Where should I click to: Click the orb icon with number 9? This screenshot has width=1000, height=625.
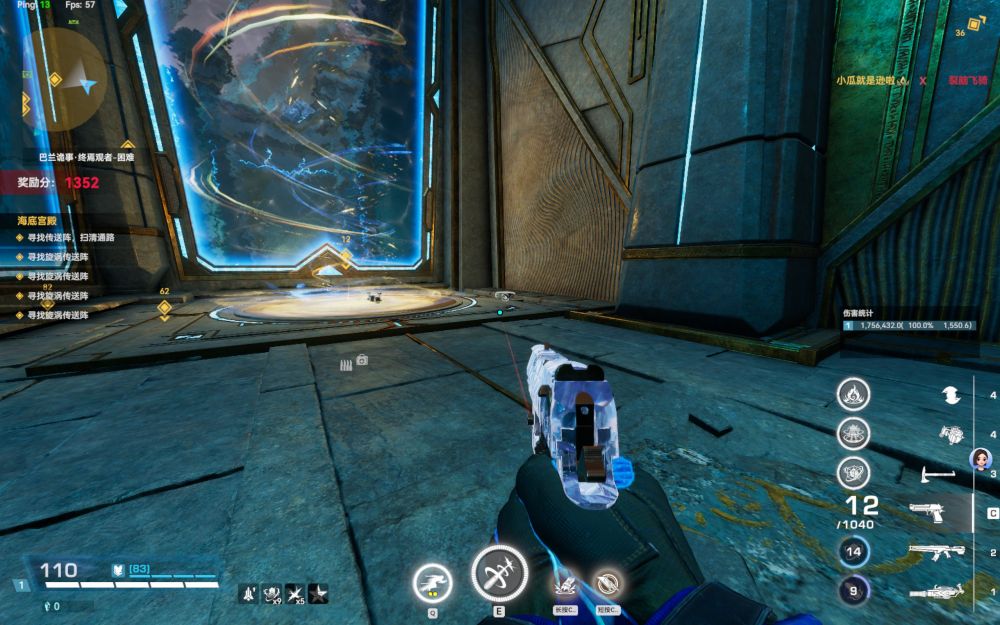(x=853, y=590)
